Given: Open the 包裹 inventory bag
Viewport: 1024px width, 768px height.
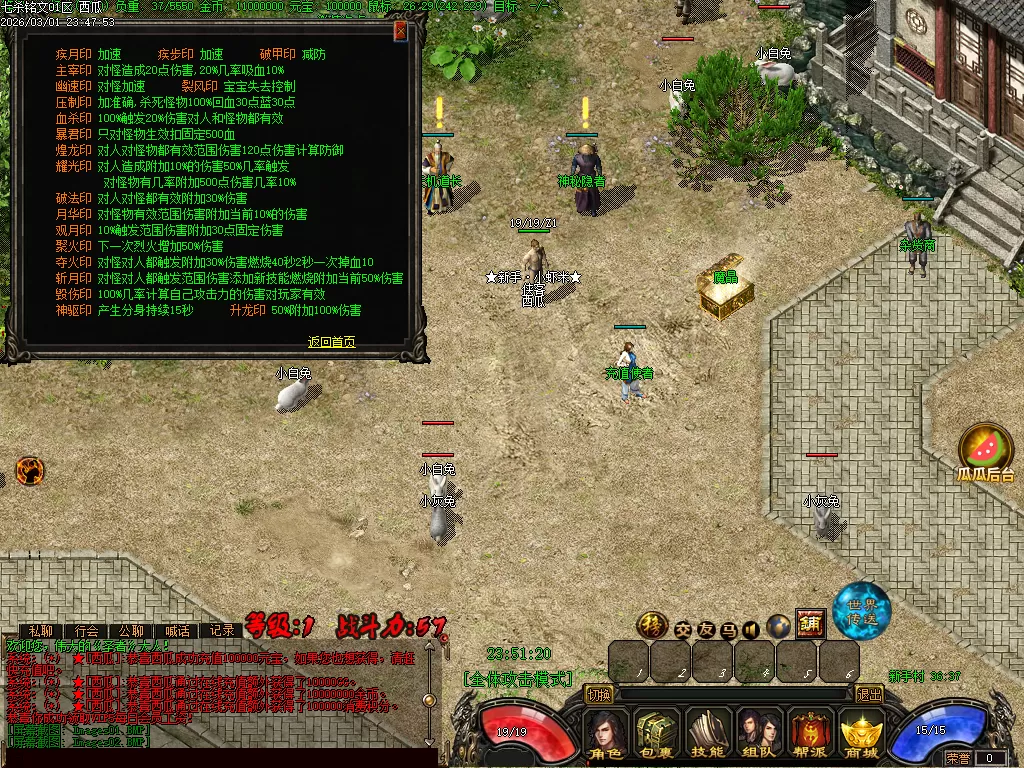Looking at the screenshot, I should (x=657, y=735).
